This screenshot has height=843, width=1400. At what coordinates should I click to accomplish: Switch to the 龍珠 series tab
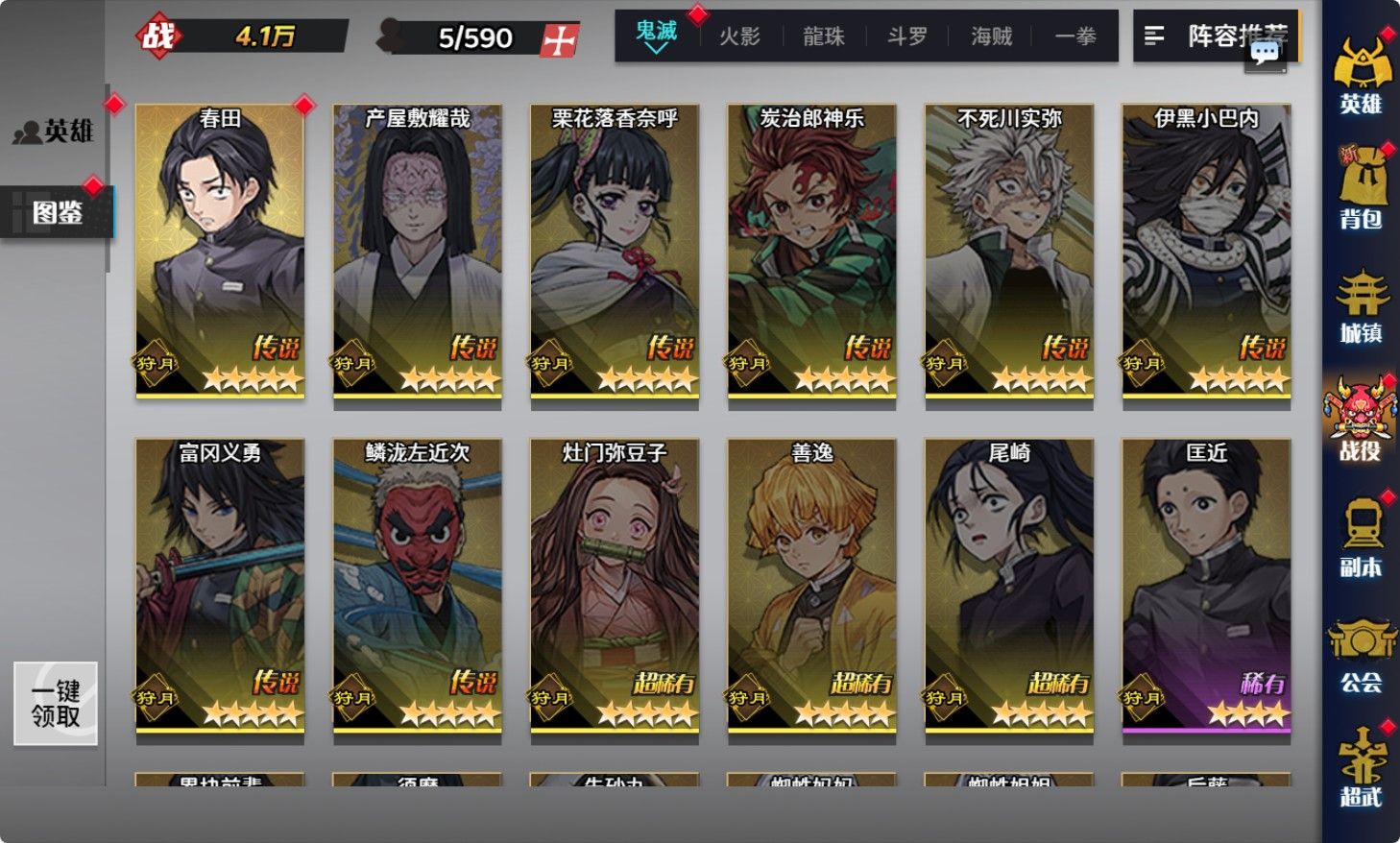[x=823, y=36]
